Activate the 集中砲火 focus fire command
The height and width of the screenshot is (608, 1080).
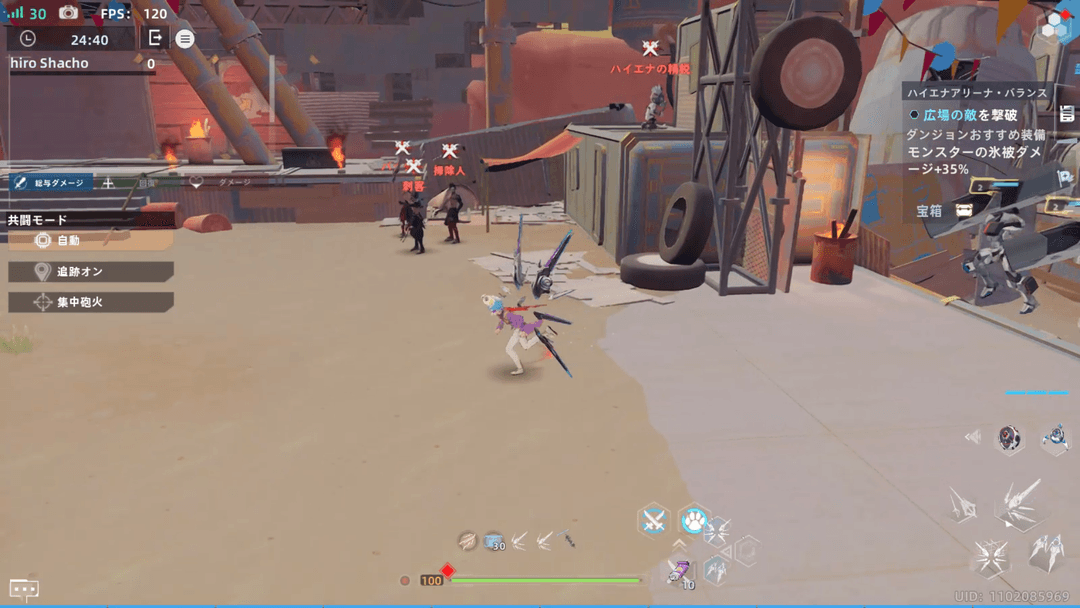click(x=90, y=302)
